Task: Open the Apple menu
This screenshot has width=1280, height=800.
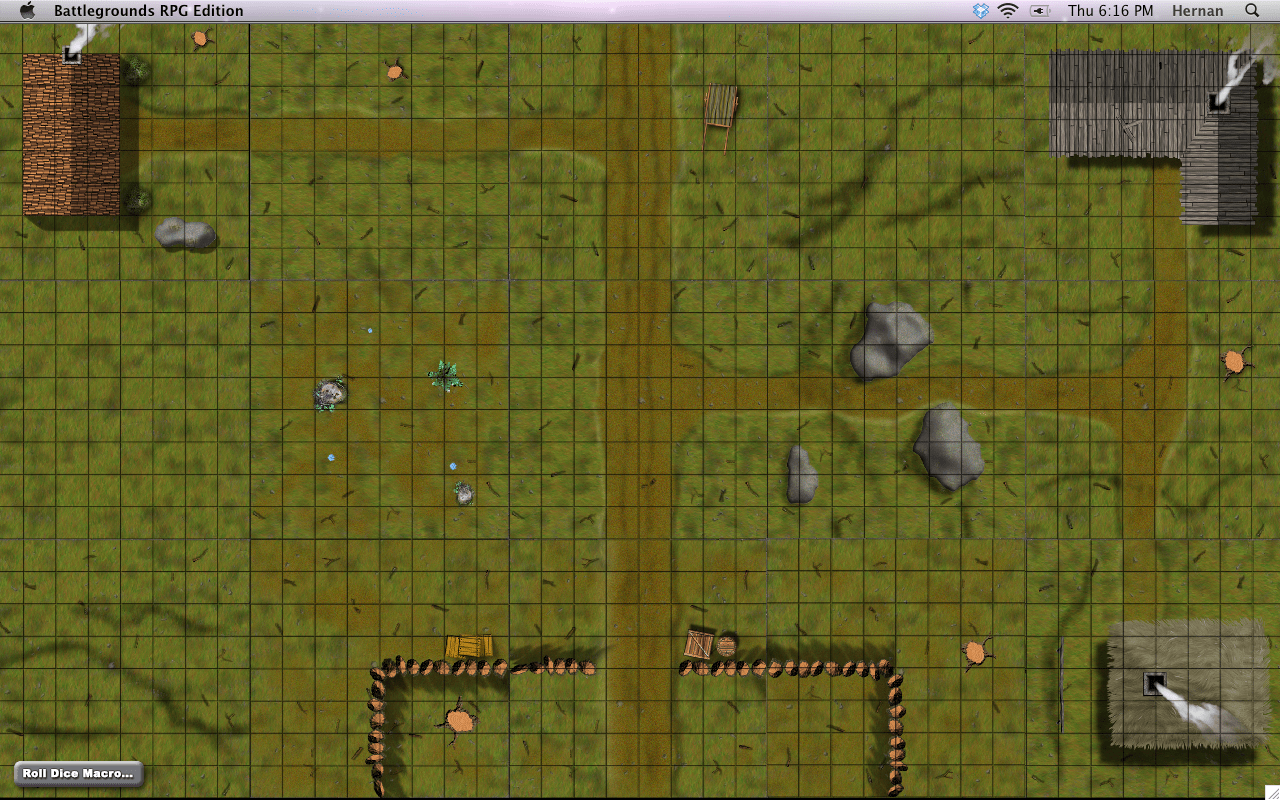Action: point(27,10)
